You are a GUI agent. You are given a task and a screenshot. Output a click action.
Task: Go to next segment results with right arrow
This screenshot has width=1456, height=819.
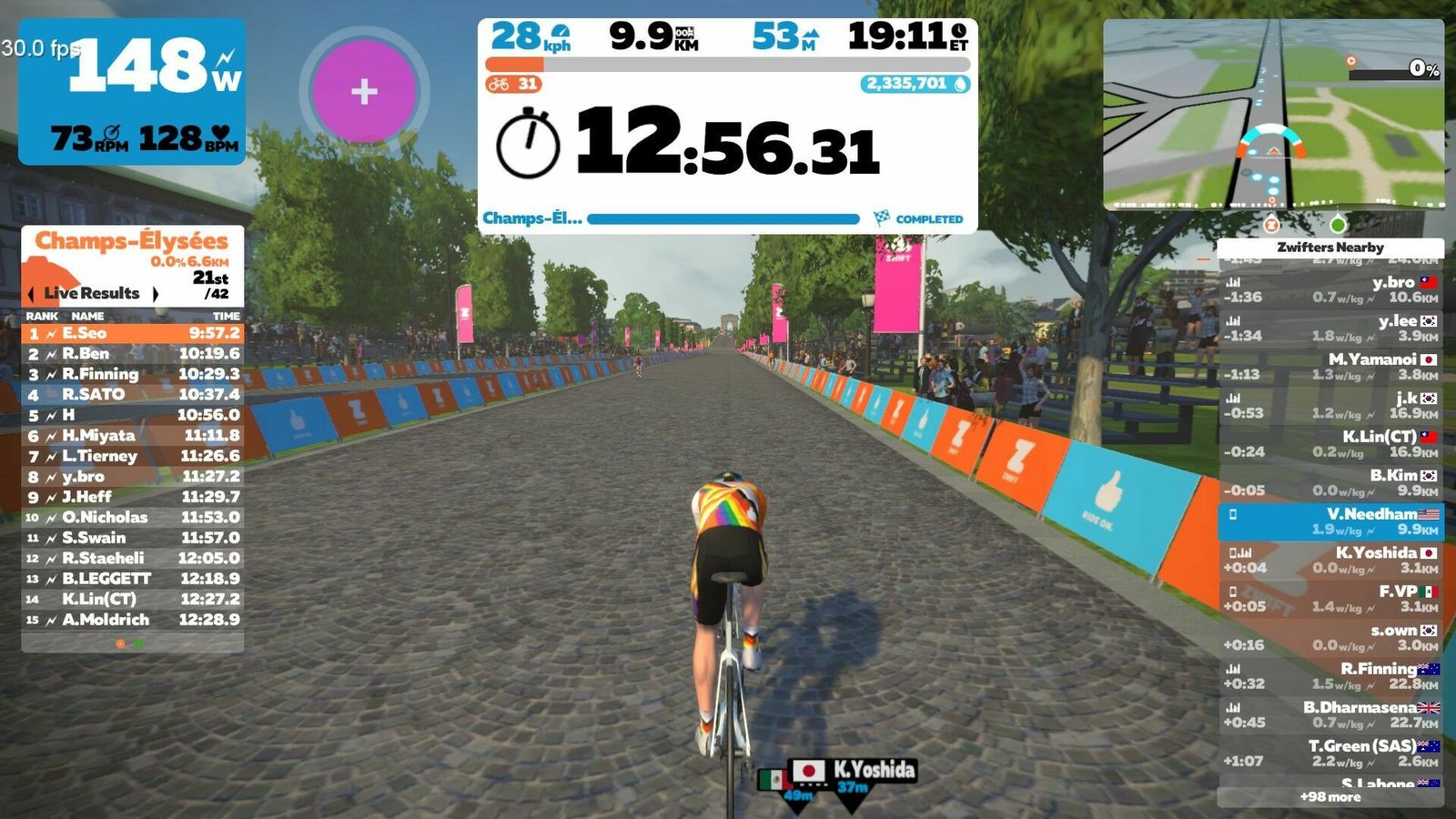click(x=156, y=294)
